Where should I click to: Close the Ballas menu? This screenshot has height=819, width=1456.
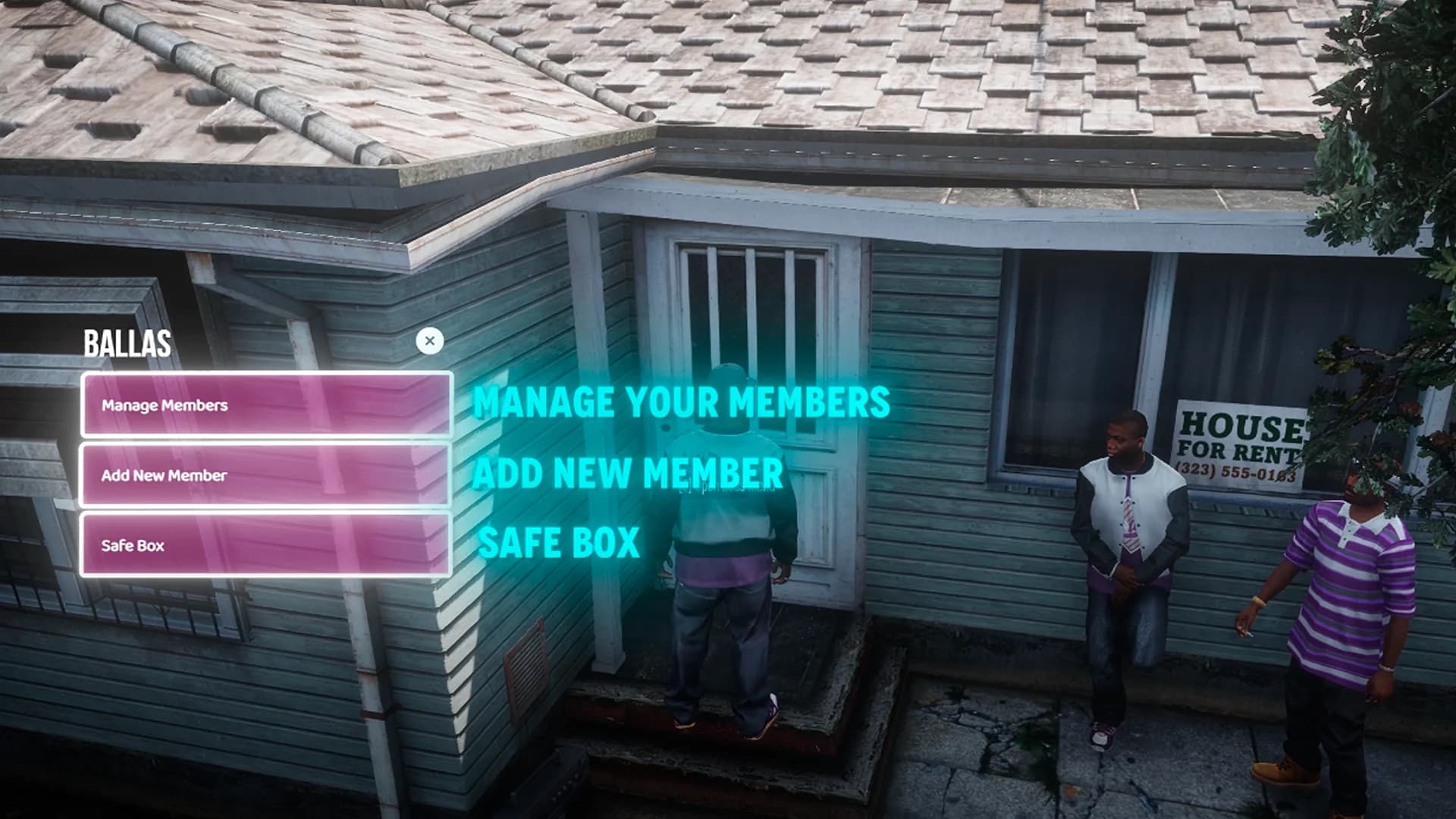(x=430, y=341)
